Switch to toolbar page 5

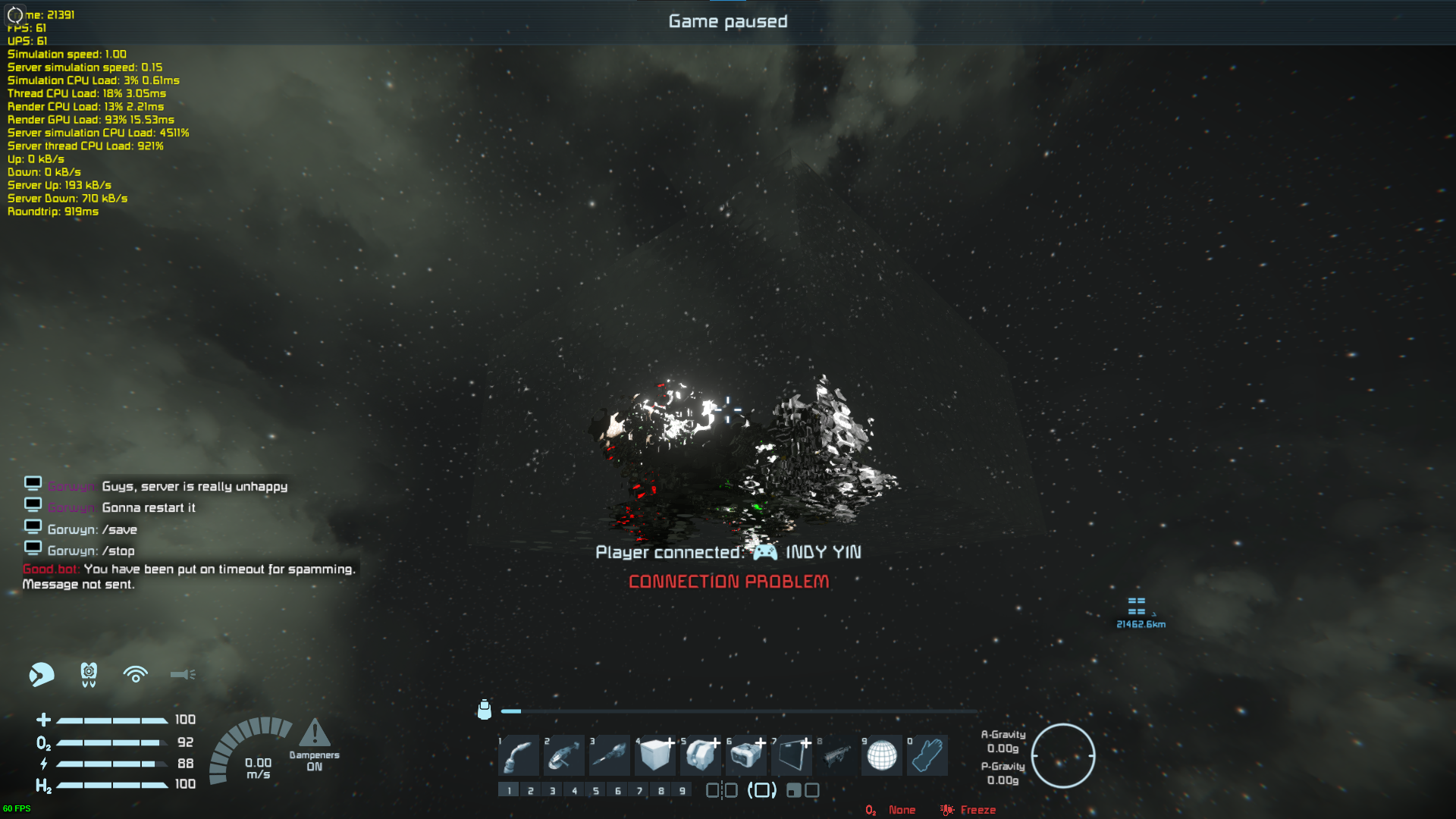596,790
